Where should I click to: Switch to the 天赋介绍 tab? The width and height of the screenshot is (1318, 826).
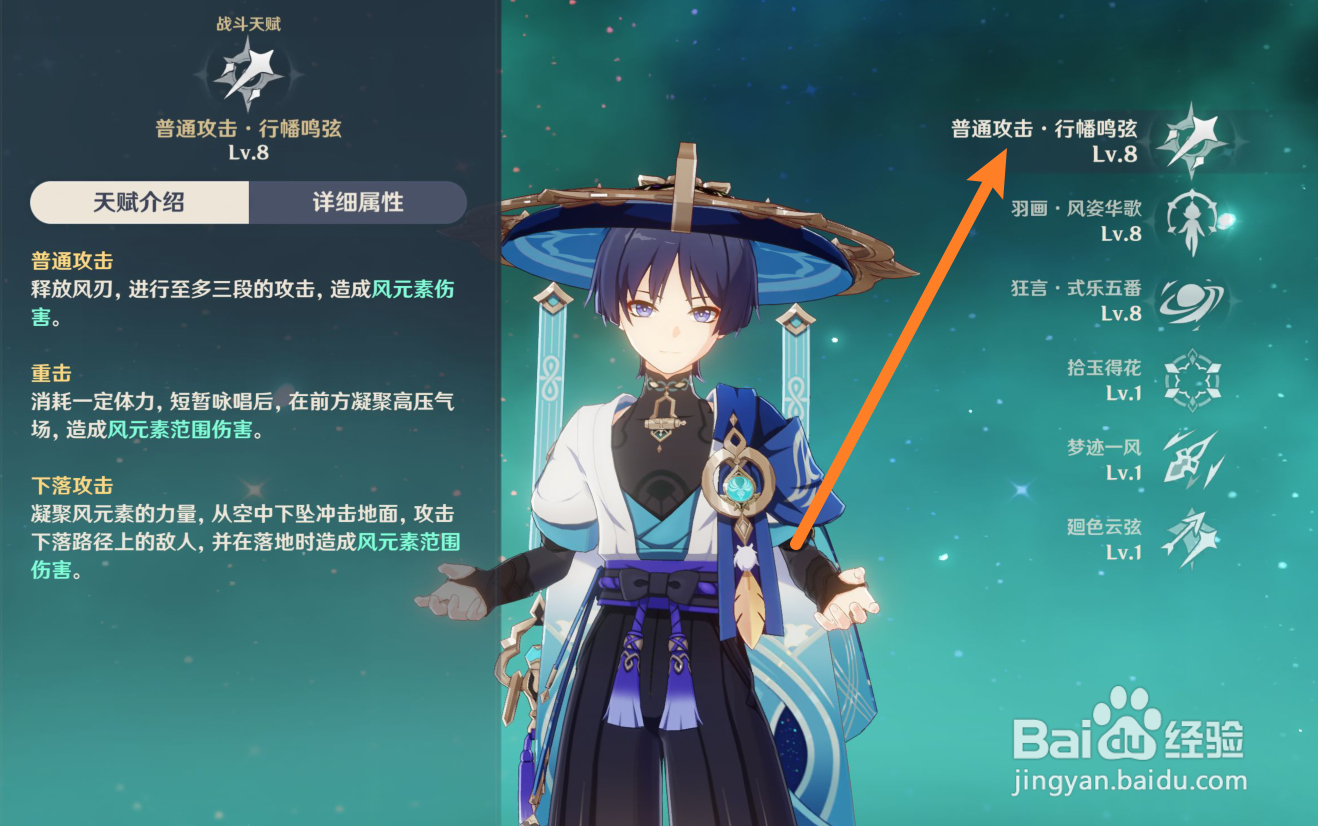pyautogui.click(x=140, y=202)
